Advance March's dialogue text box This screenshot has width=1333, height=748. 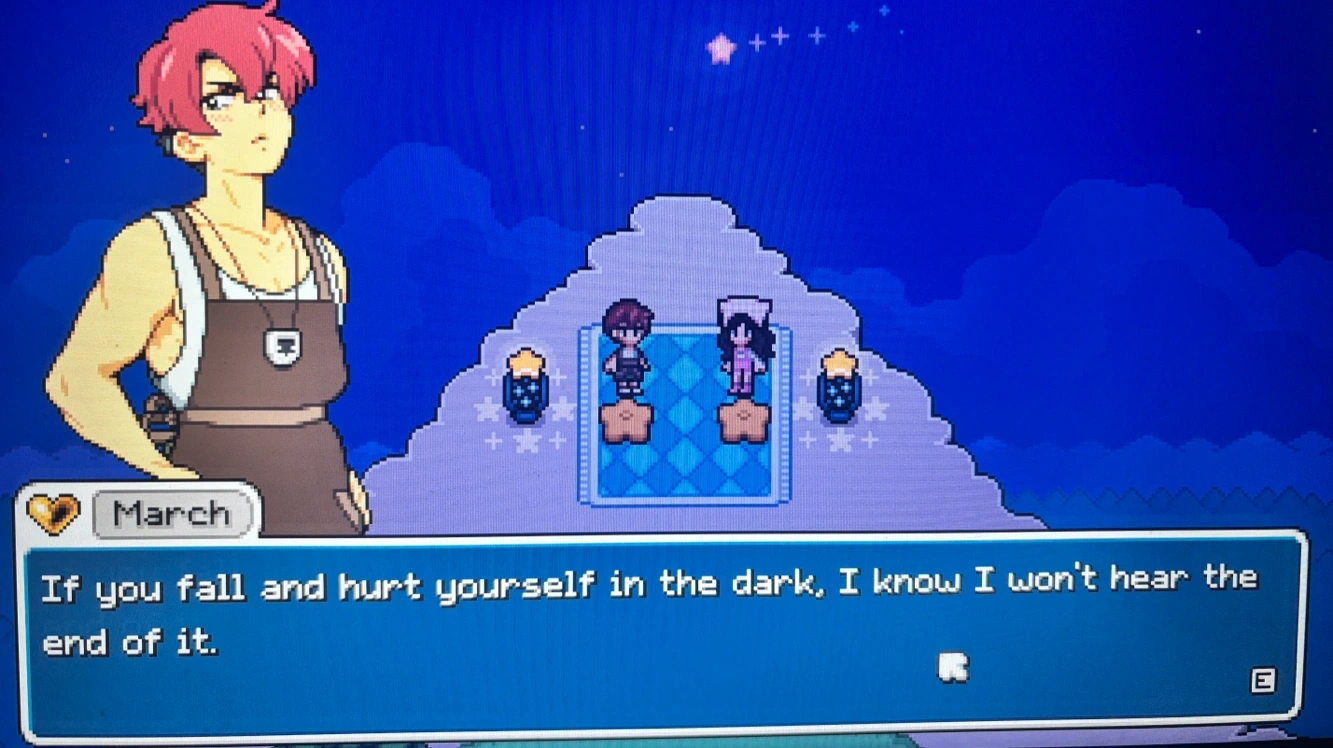[1262, 682]
